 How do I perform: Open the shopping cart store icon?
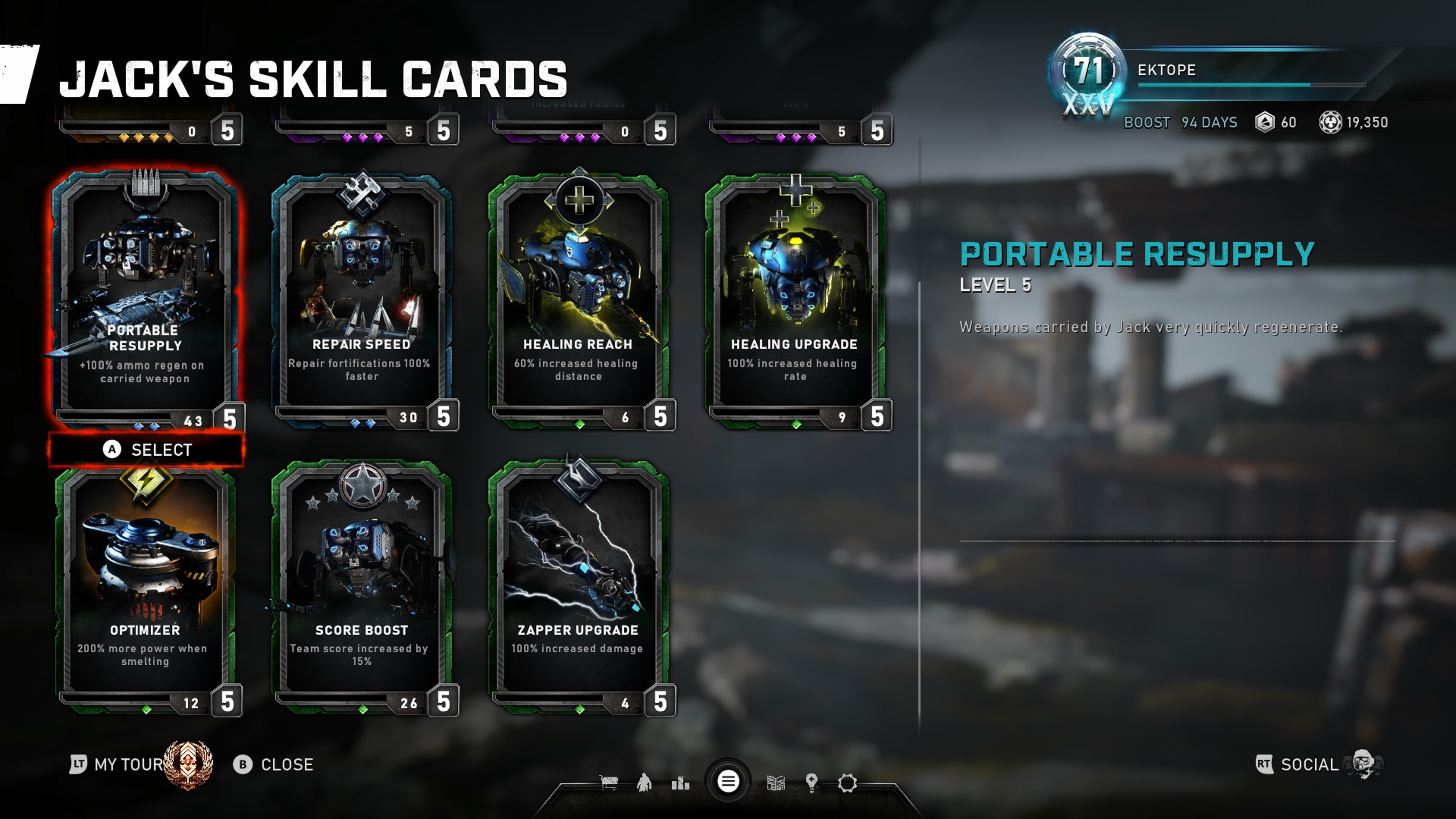609,783
